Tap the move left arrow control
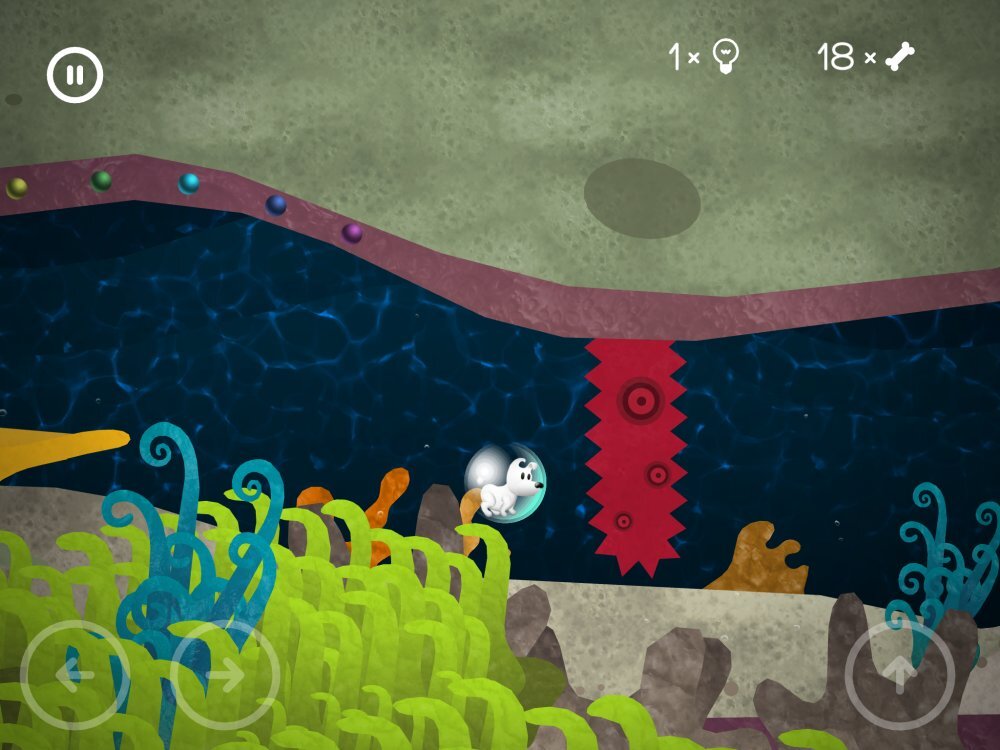Viewport: 1000px width, 750px height. [74, 674]
